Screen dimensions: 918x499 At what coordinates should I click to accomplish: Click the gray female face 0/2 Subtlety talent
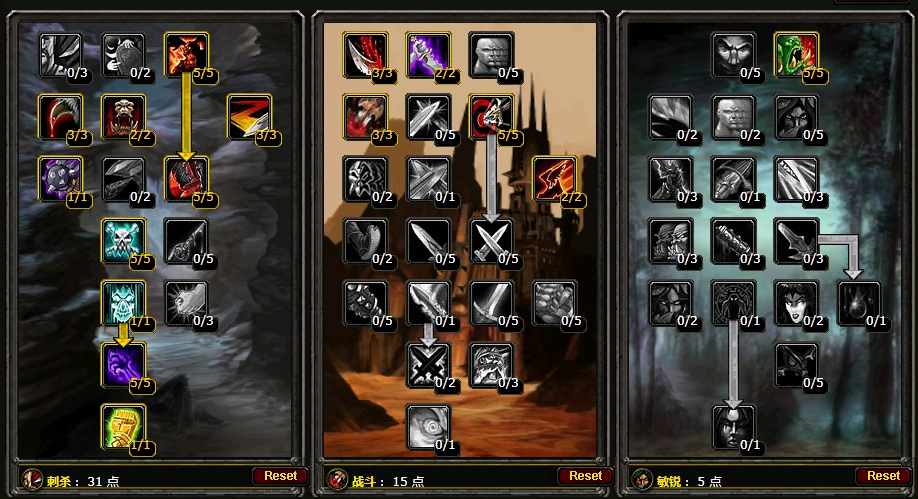(x=796, y=302)
